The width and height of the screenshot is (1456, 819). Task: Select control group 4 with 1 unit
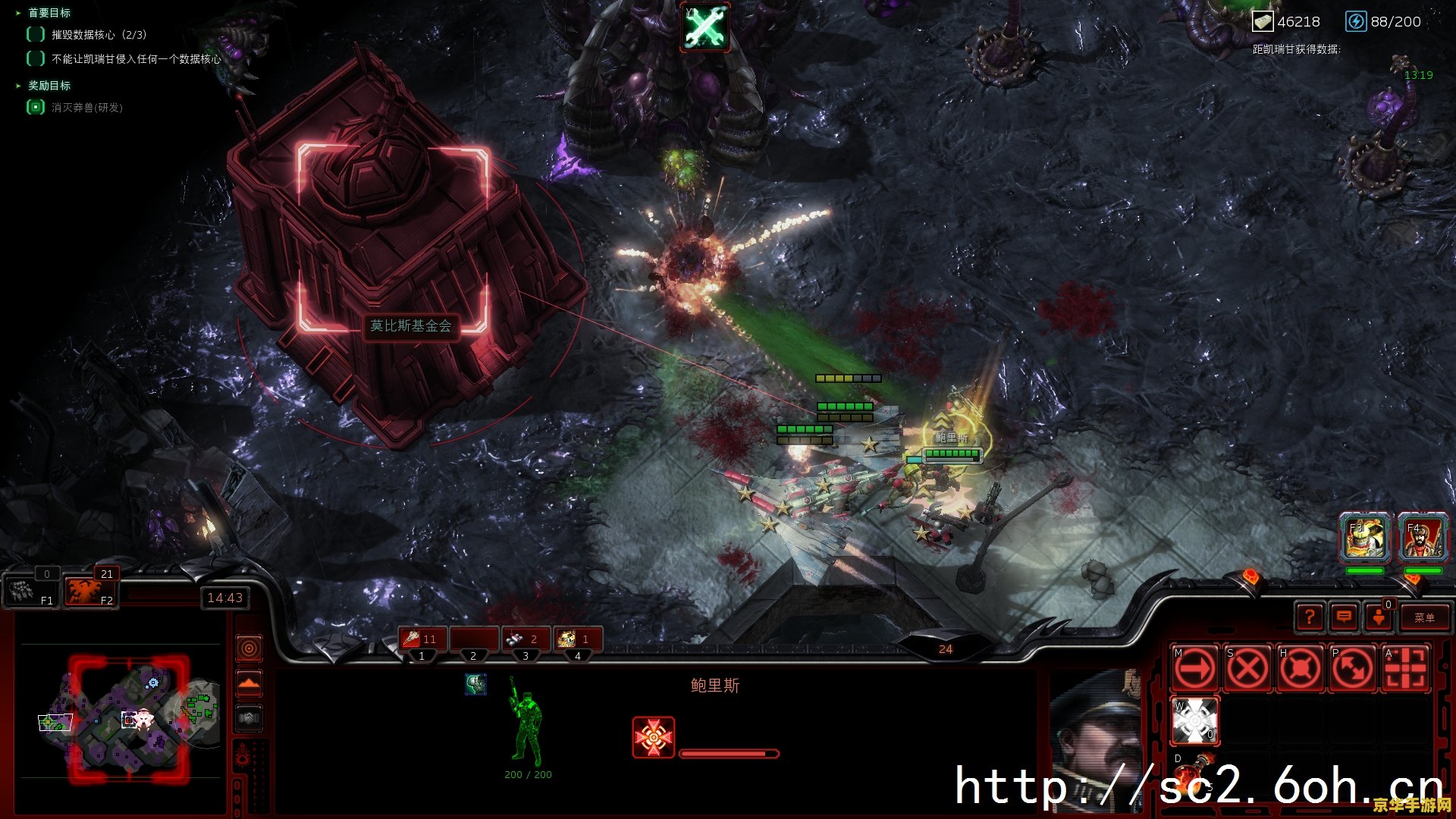point(578,639)
